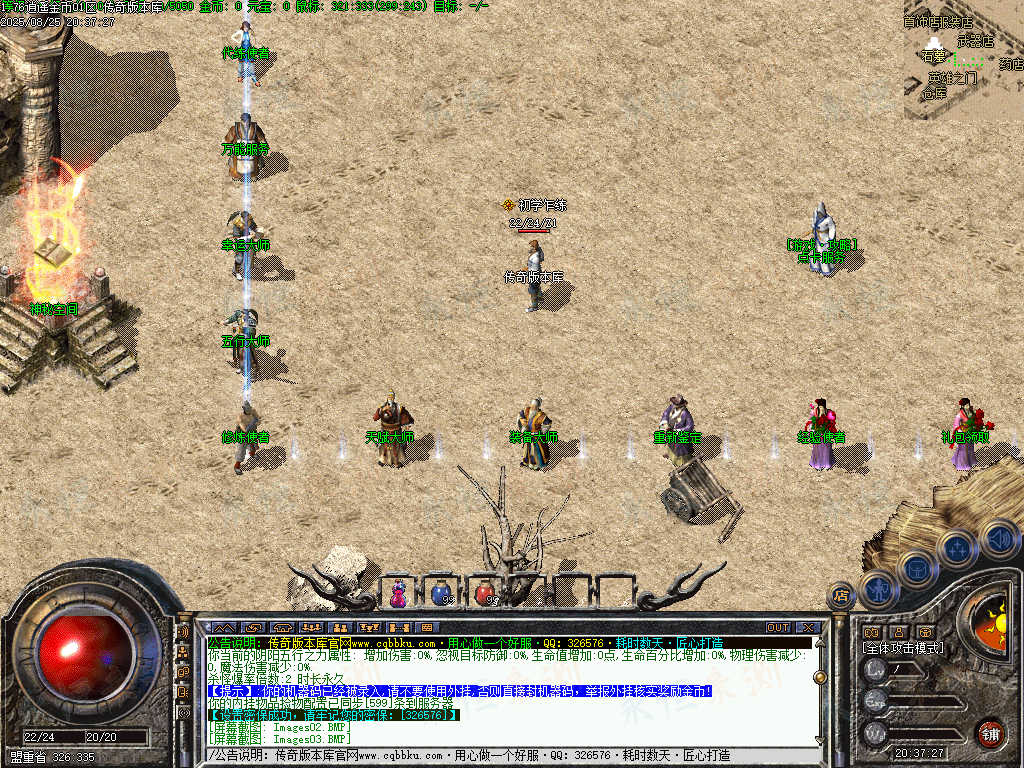
Task: Open the skills sparkle round button
Action: tap(957, 548)
